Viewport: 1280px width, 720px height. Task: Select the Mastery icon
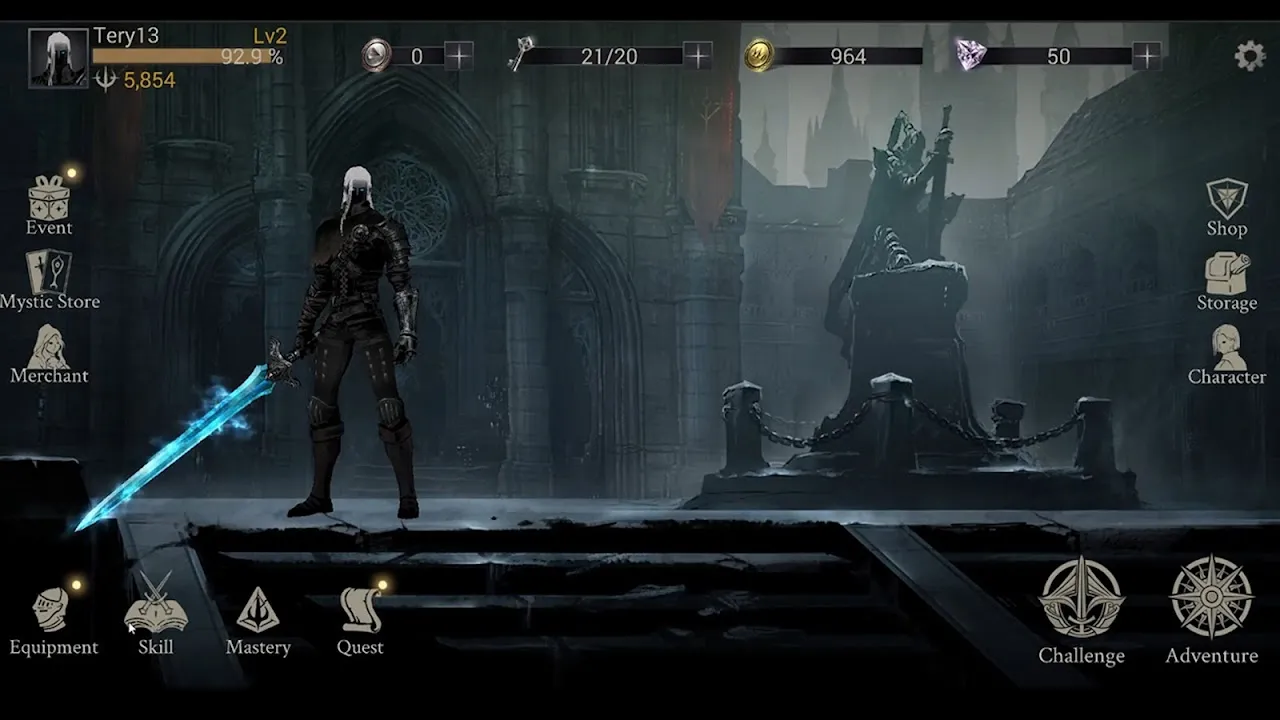tap(258, 610)
